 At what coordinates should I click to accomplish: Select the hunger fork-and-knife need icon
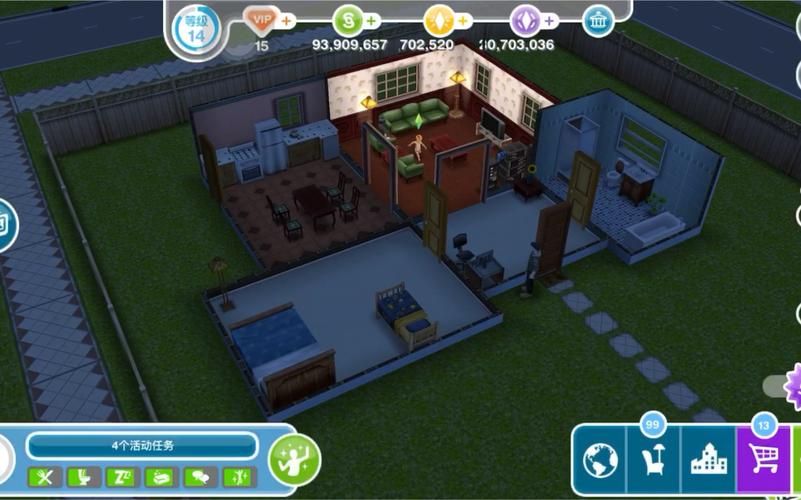pyautogui.click(x=42, y=477)
